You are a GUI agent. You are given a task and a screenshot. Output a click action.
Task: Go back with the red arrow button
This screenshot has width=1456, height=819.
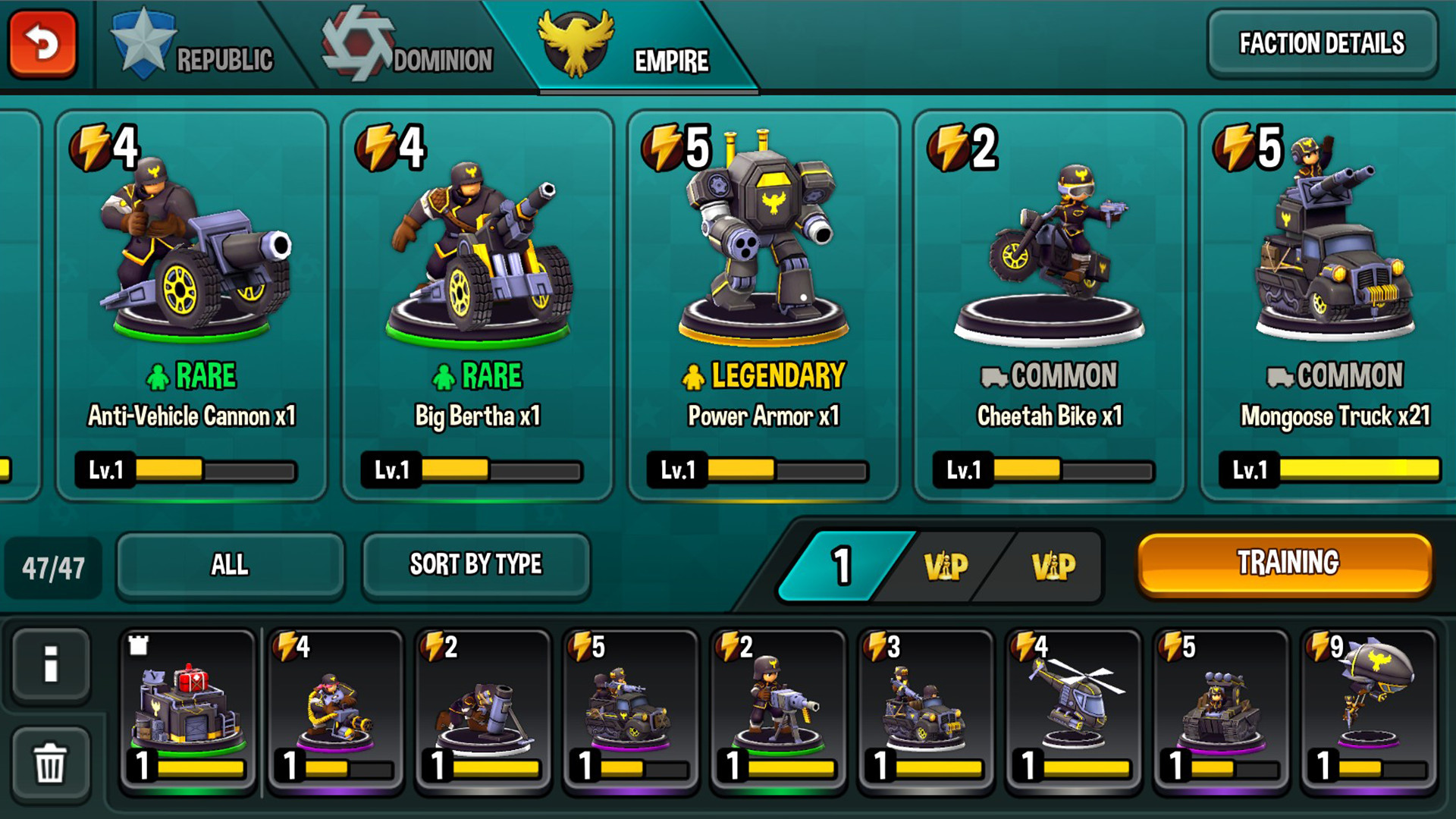click(x=43, y=43)
